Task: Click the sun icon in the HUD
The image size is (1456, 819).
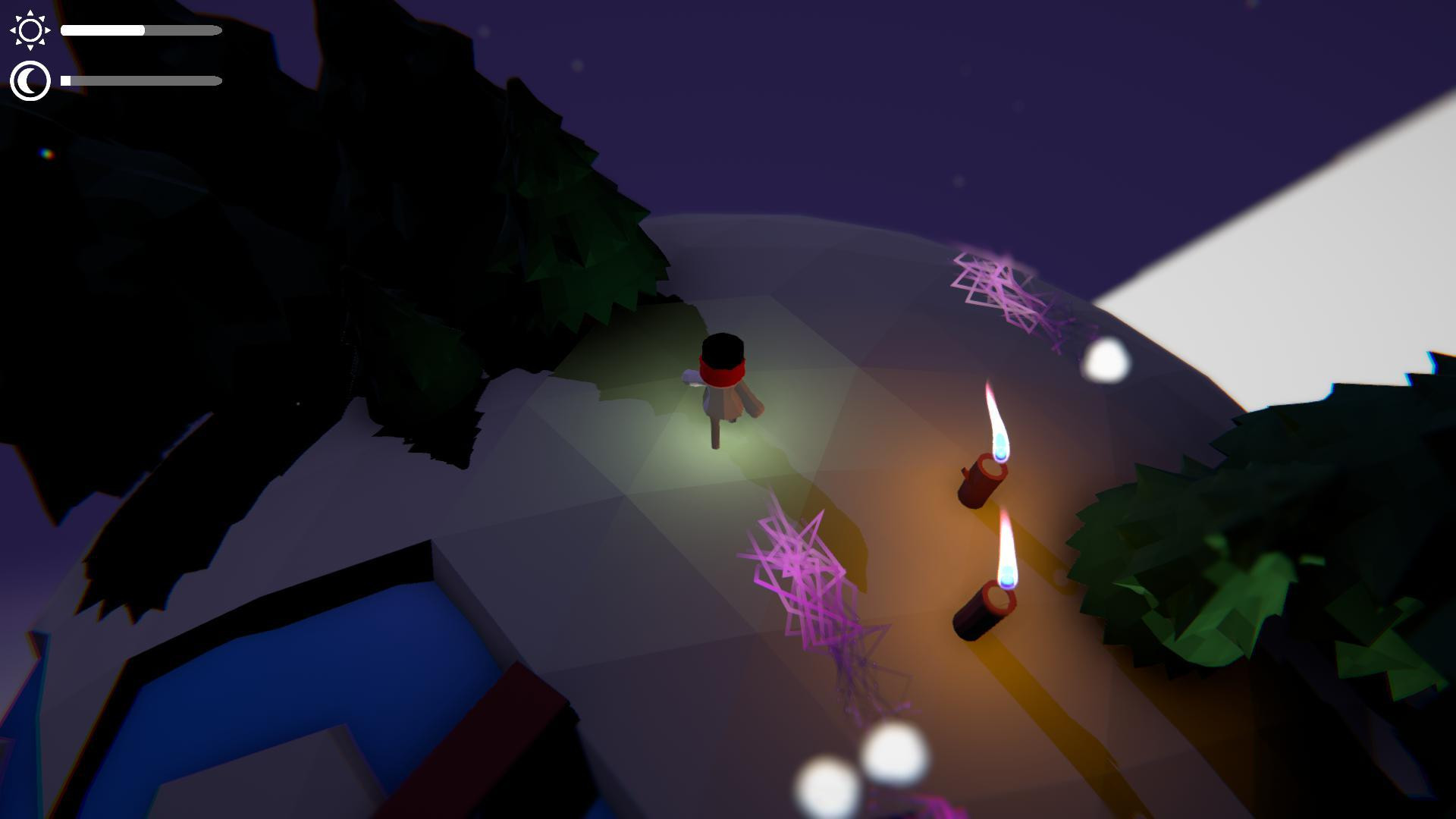Action: pos(29,30)
